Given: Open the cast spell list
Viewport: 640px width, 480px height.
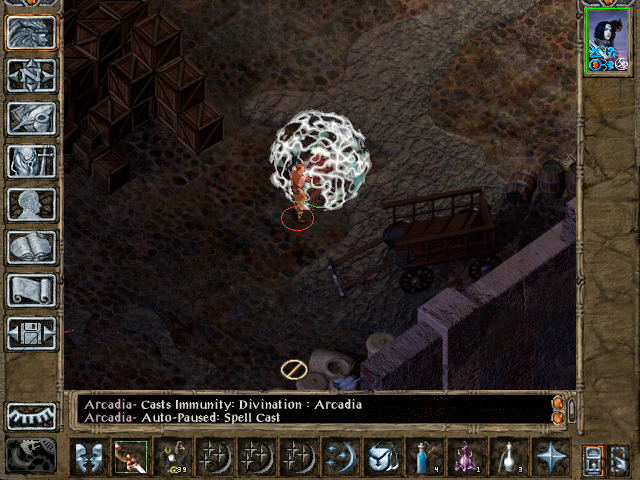Looking at the screenshot, I should coord(341,458).
